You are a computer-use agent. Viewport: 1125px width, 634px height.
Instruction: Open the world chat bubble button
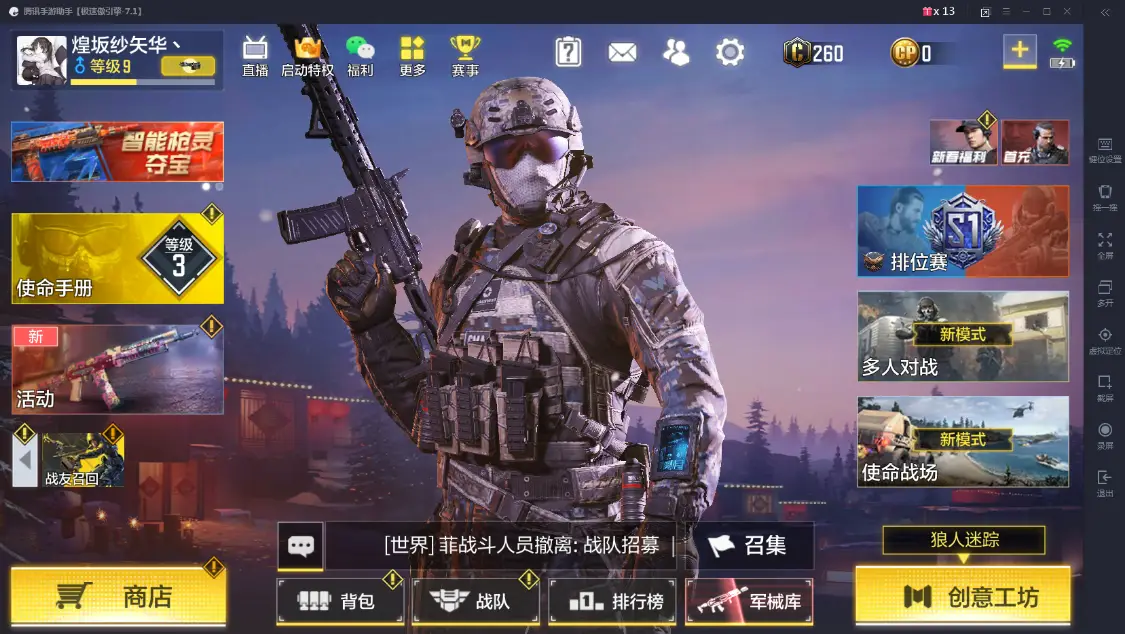click(x=300, y=545)
